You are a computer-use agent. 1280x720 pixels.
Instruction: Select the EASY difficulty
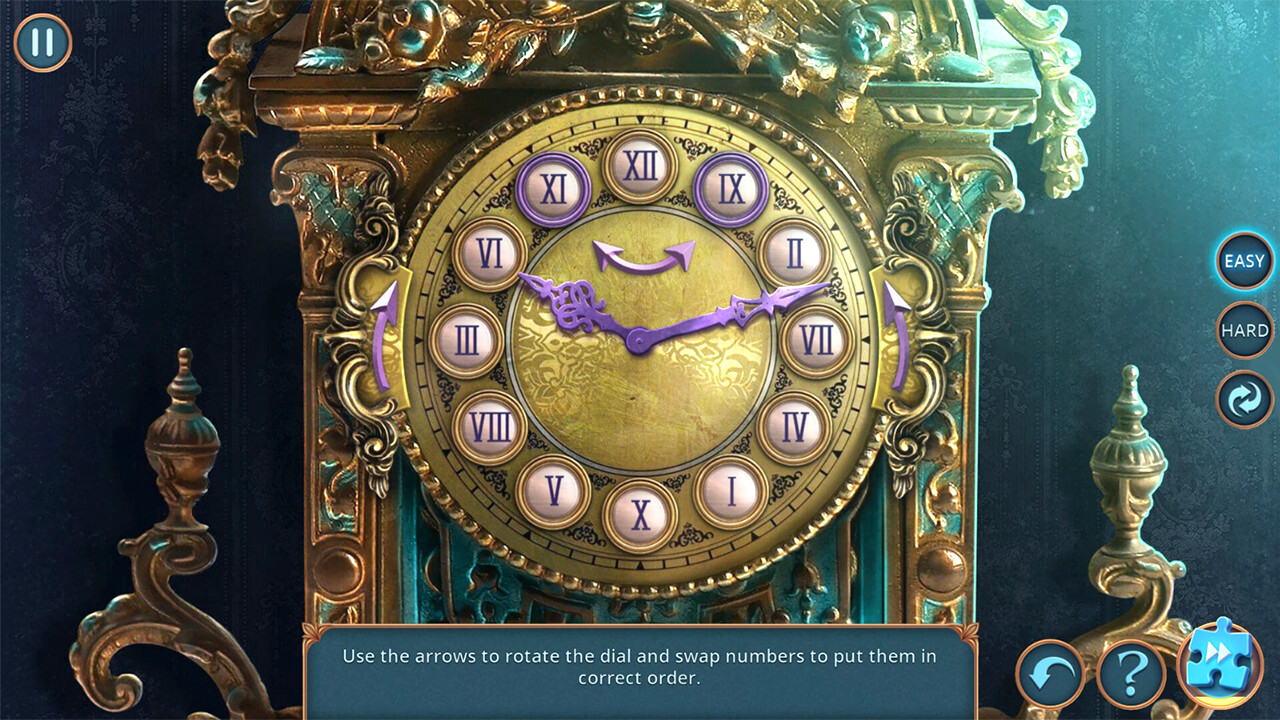coord(1243,261)
